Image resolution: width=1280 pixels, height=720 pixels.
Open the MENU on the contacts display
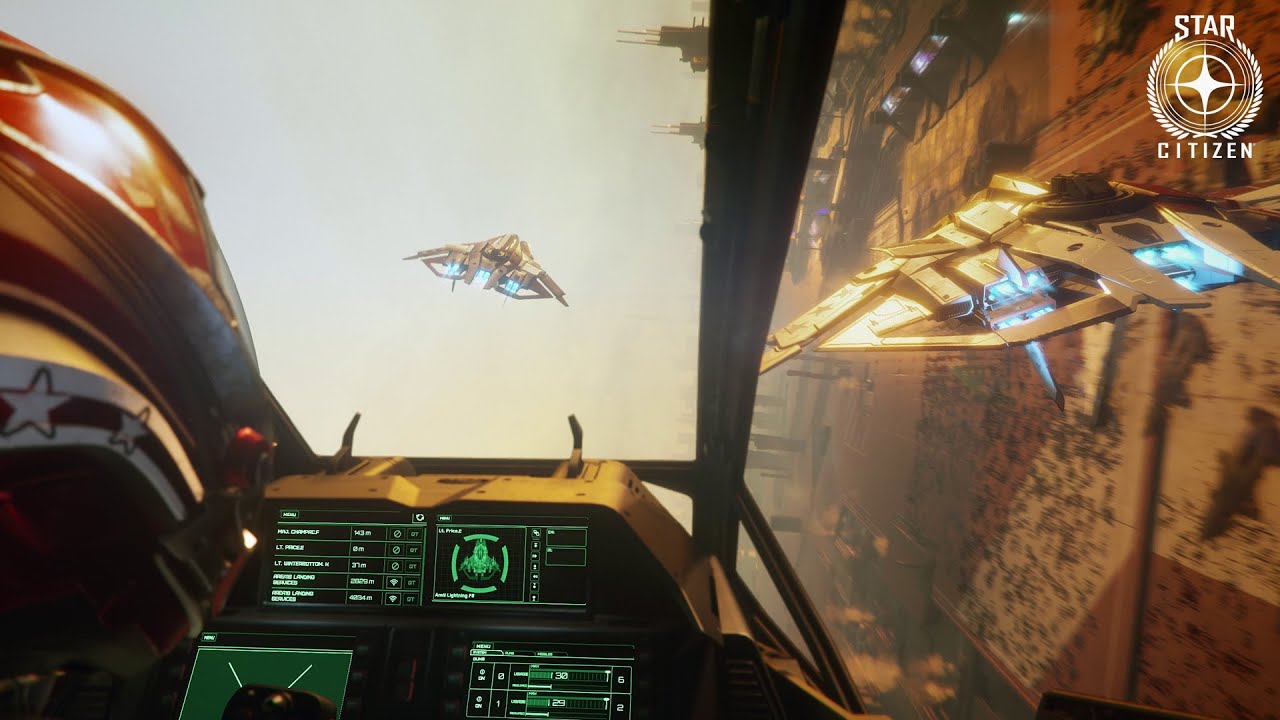tap(289, 515)
